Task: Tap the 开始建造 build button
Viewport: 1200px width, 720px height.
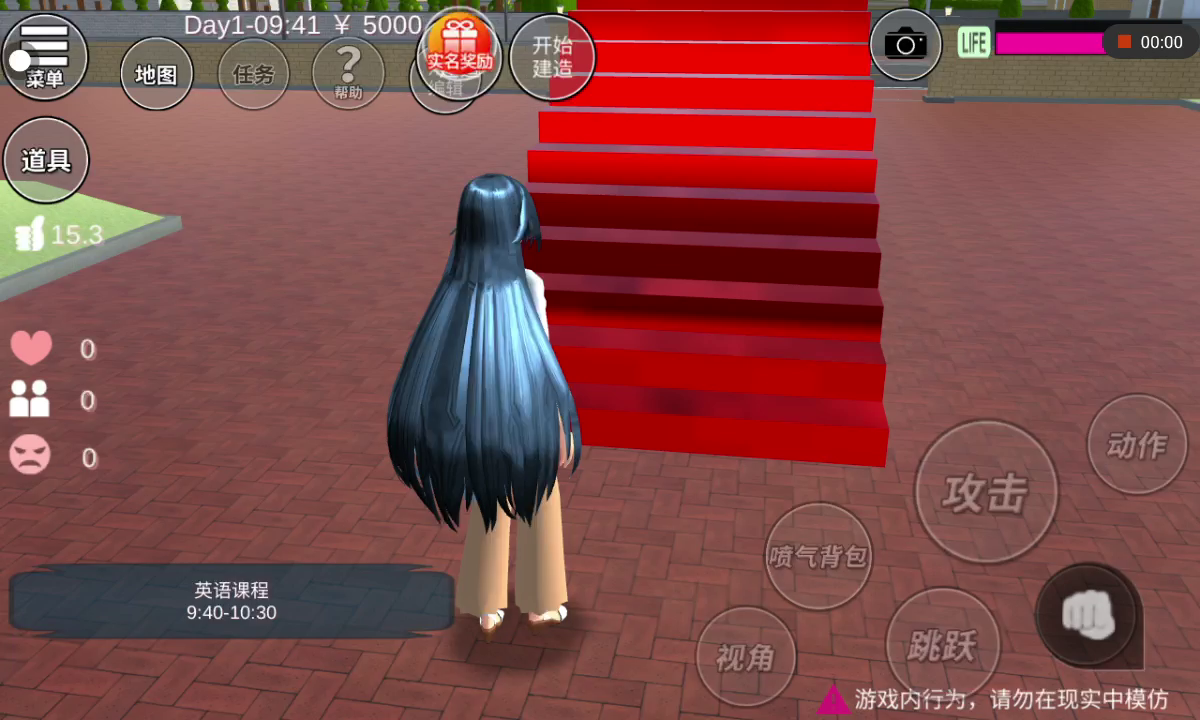Action: coord(552,57)
